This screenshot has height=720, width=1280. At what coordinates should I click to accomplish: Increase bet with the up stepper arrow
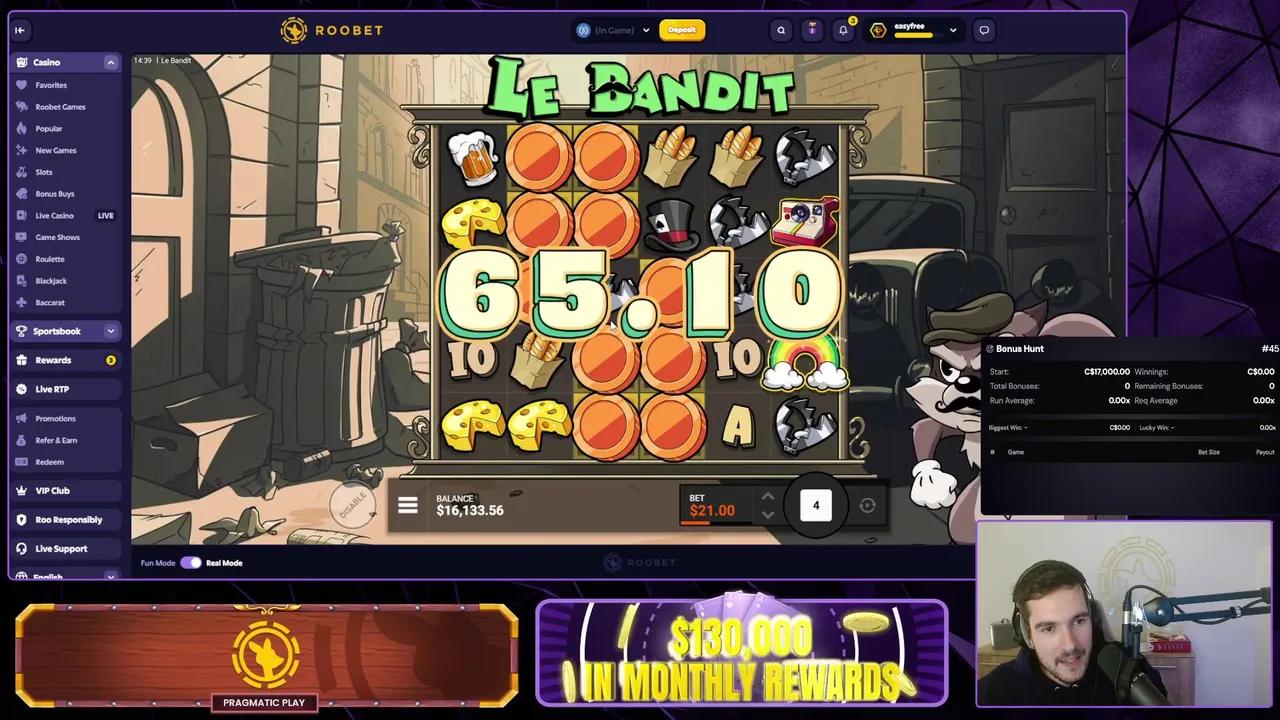pos(767,497)
